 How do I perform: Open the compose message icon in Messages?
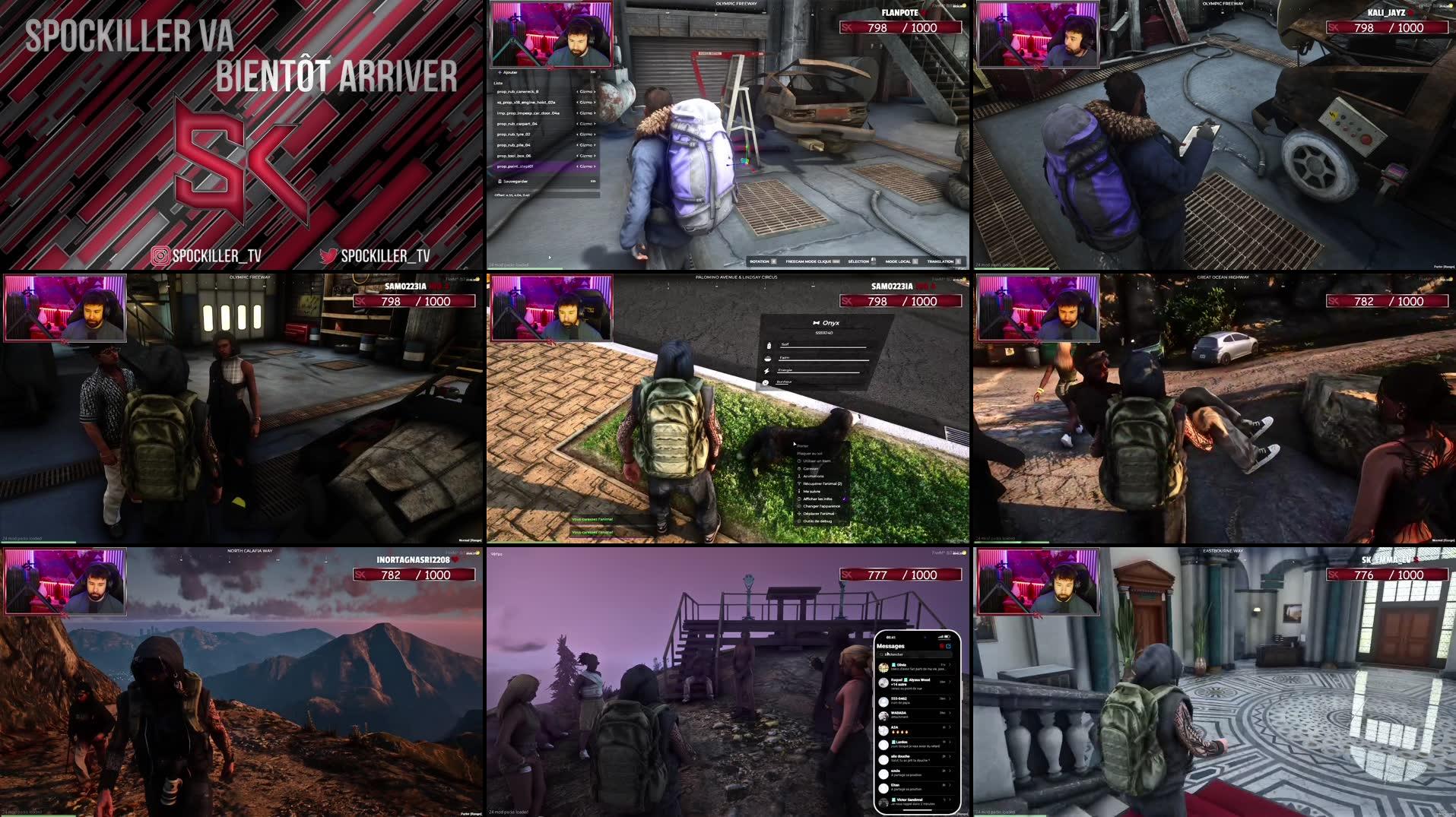949,646
